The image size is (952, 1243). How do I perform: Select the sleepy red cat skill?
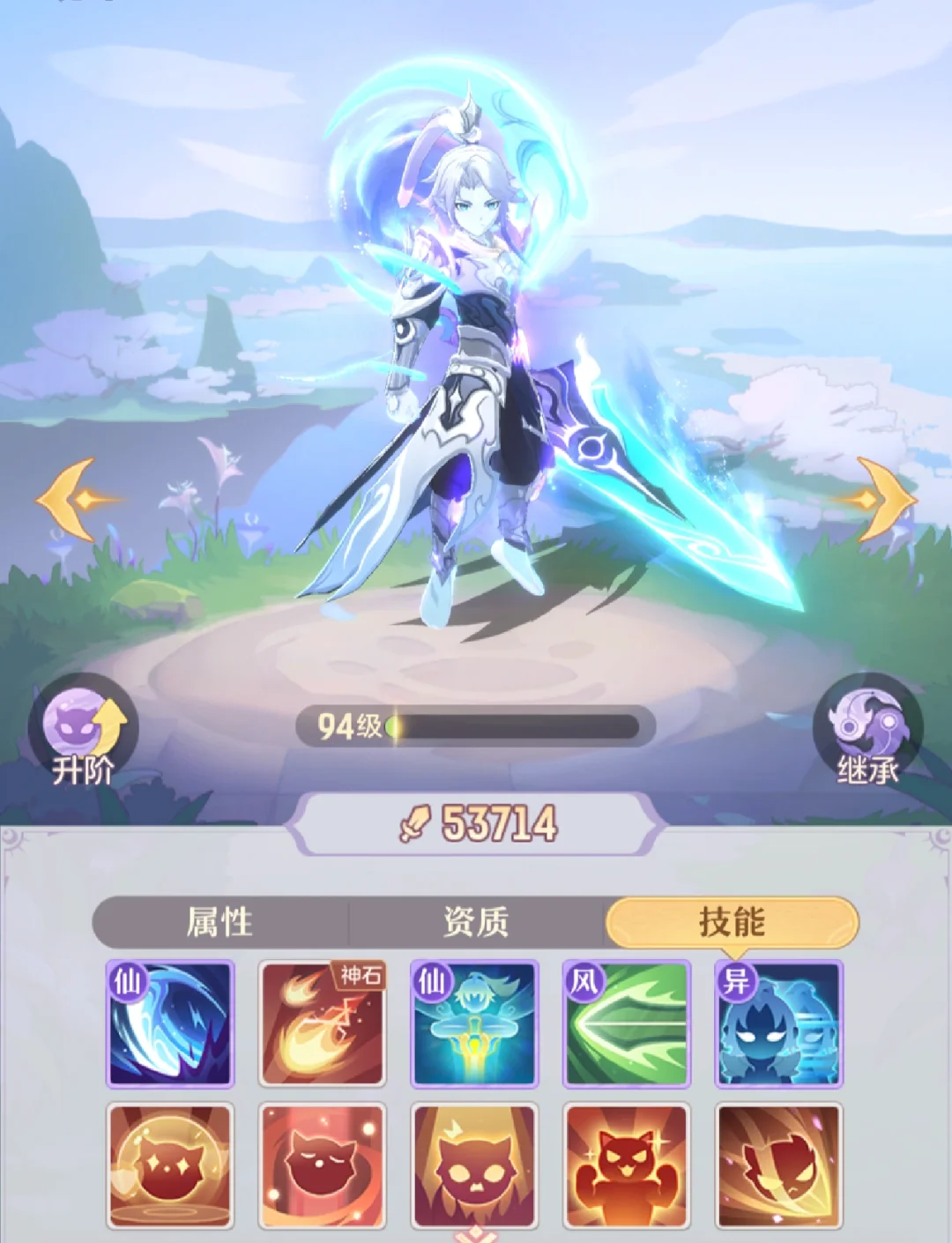coord(323,1165)
